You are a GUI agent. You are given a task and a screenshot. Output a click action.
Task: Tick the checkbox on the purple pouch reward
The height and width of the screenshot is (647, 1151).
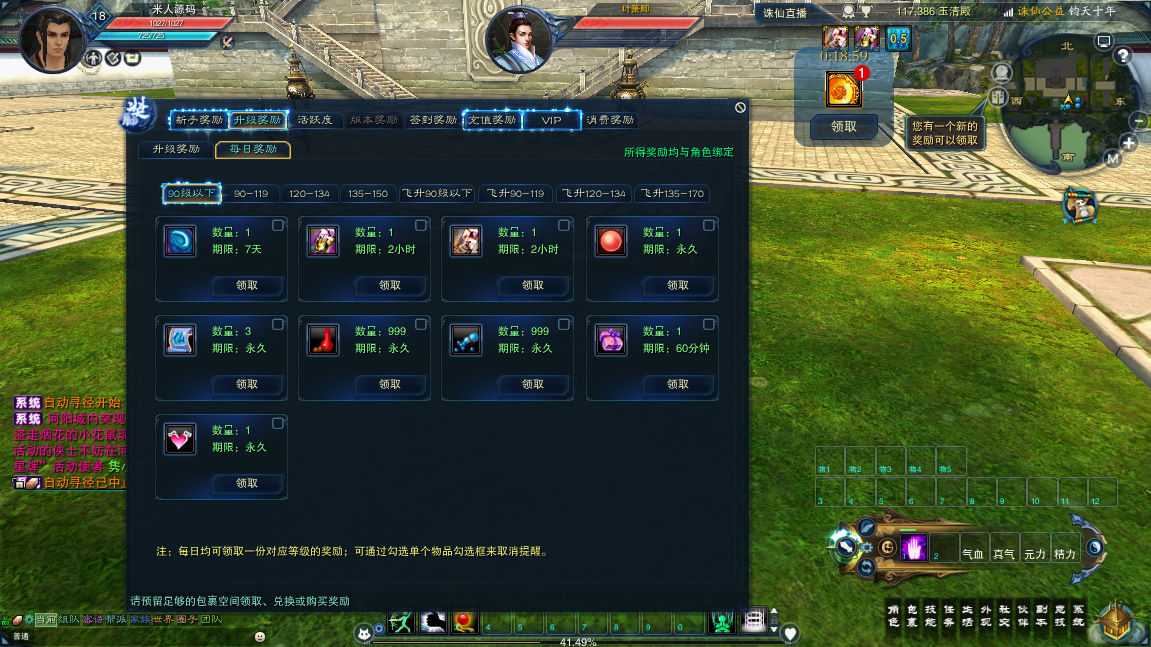tap(709, 324)
